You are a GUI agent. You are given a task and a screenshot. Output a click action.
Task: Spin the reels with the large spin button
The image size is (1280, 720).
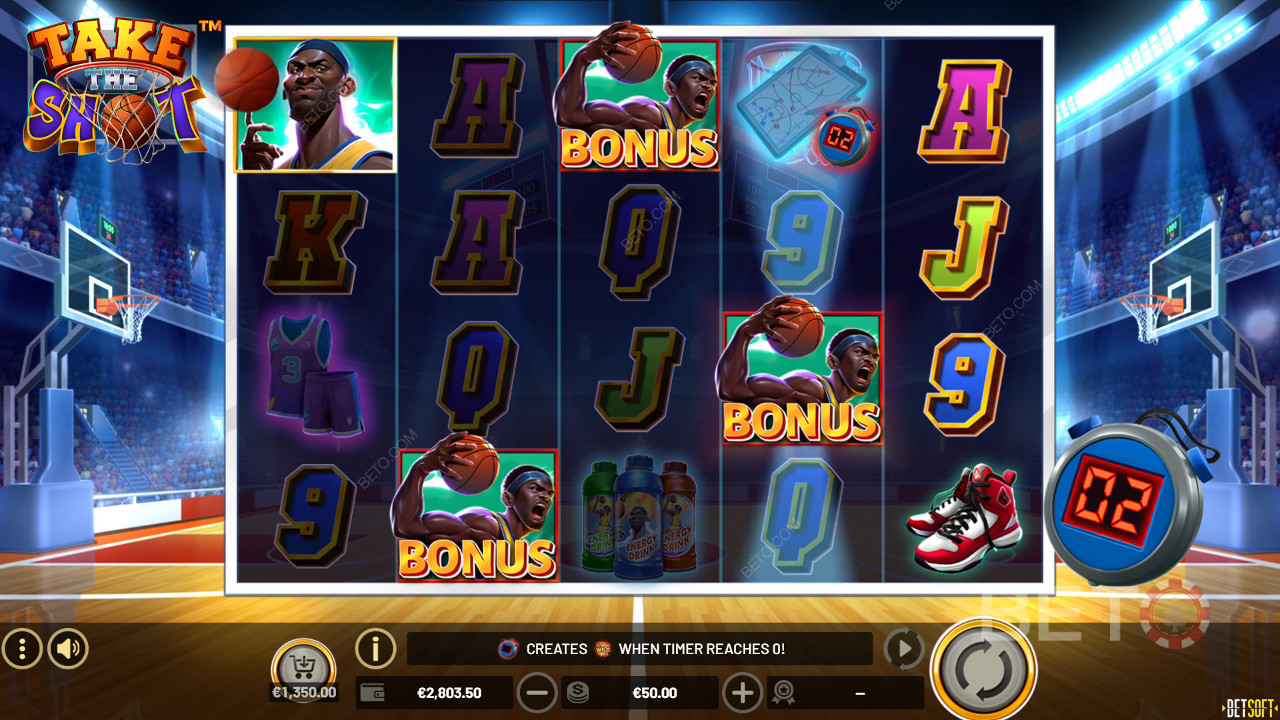coord(983,667)
